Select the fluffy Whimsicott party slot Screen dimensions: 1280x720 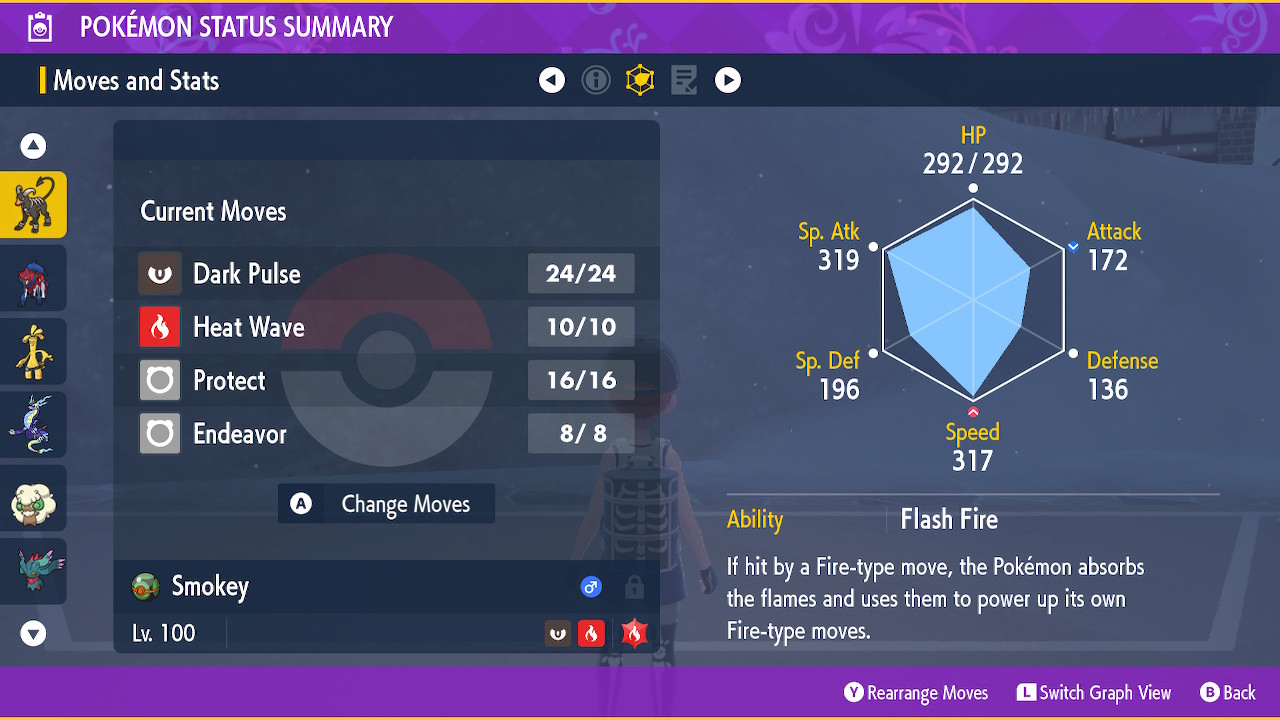[33, 498]
